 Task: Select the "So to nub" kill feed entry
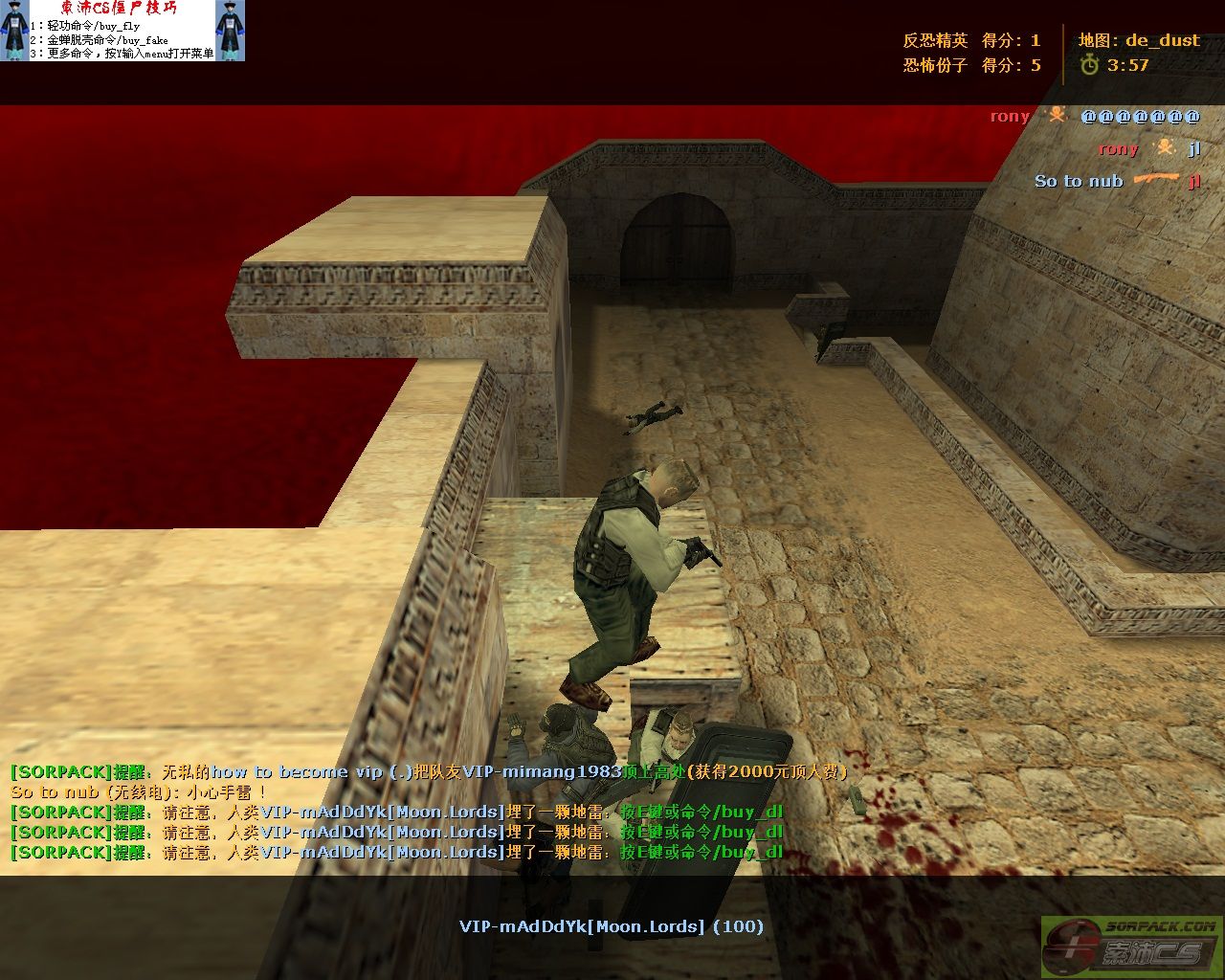click(x=1116, y=181)
